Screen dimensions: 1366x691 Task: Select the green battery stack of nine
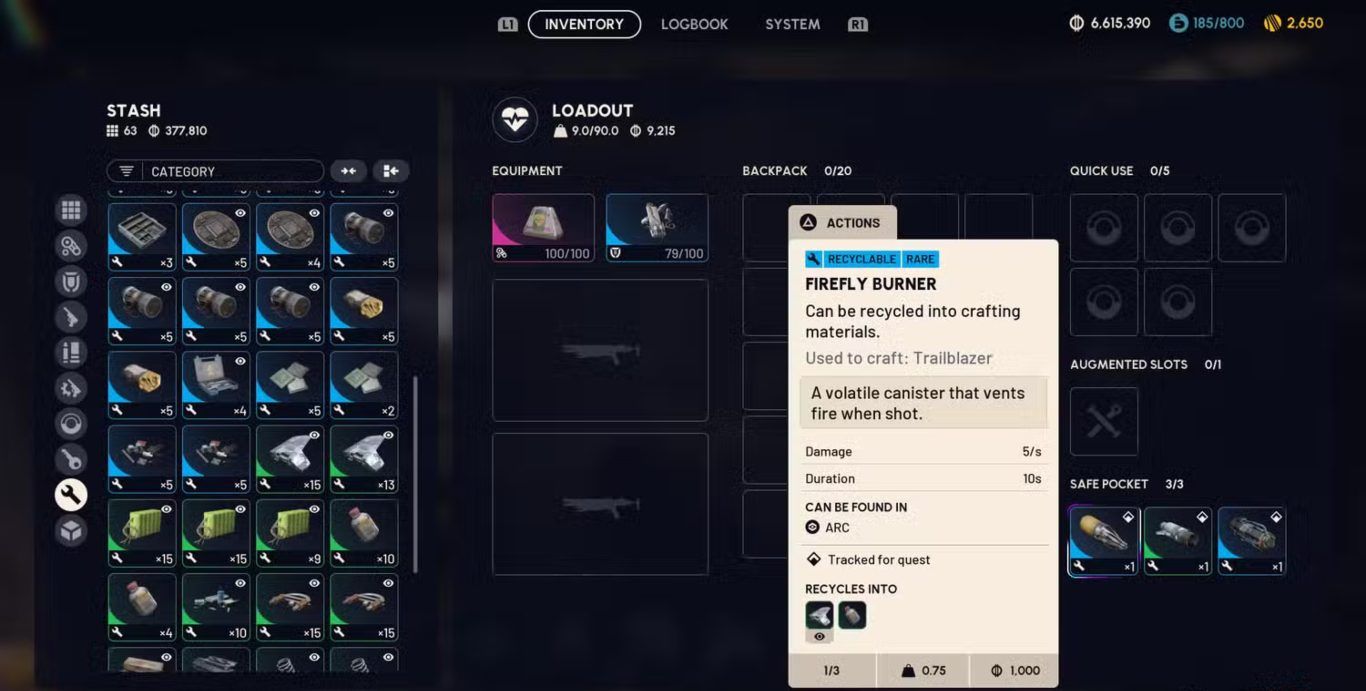pyautogui.click(x=290, y=533)
